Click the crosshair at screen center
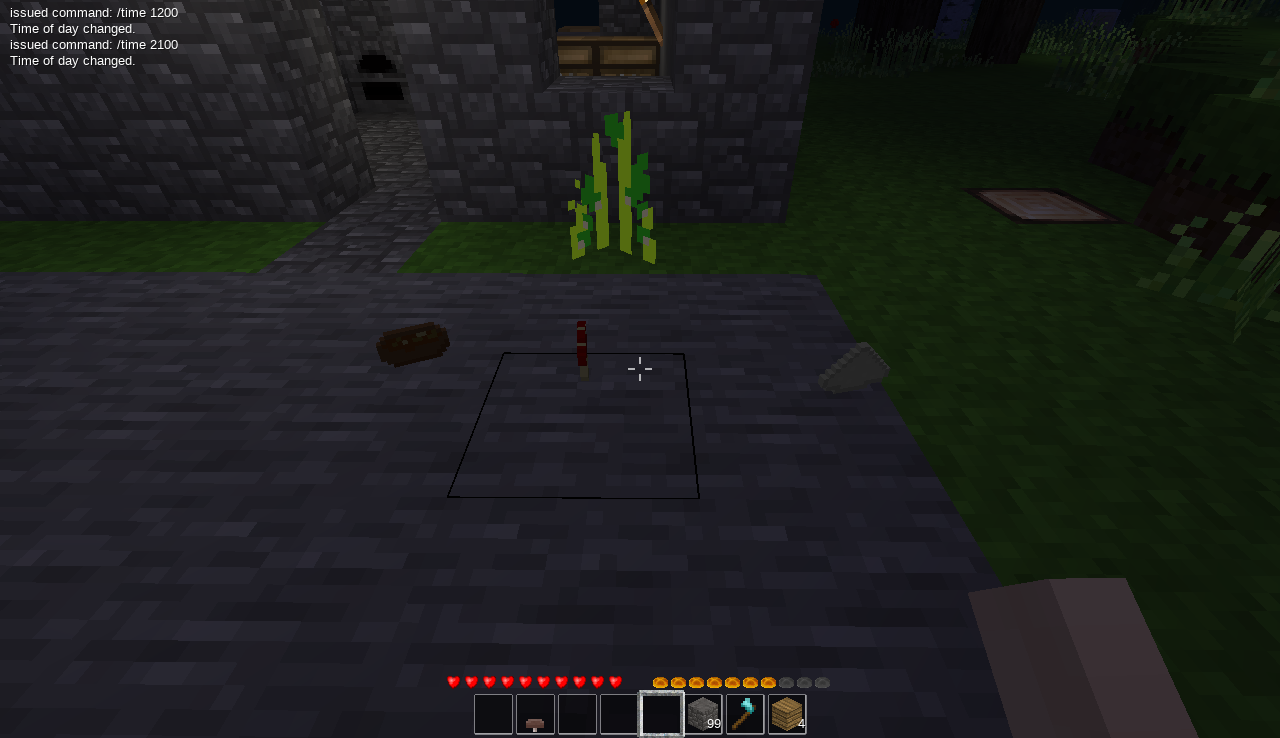 pyautogui.click(x=640, y=369)
